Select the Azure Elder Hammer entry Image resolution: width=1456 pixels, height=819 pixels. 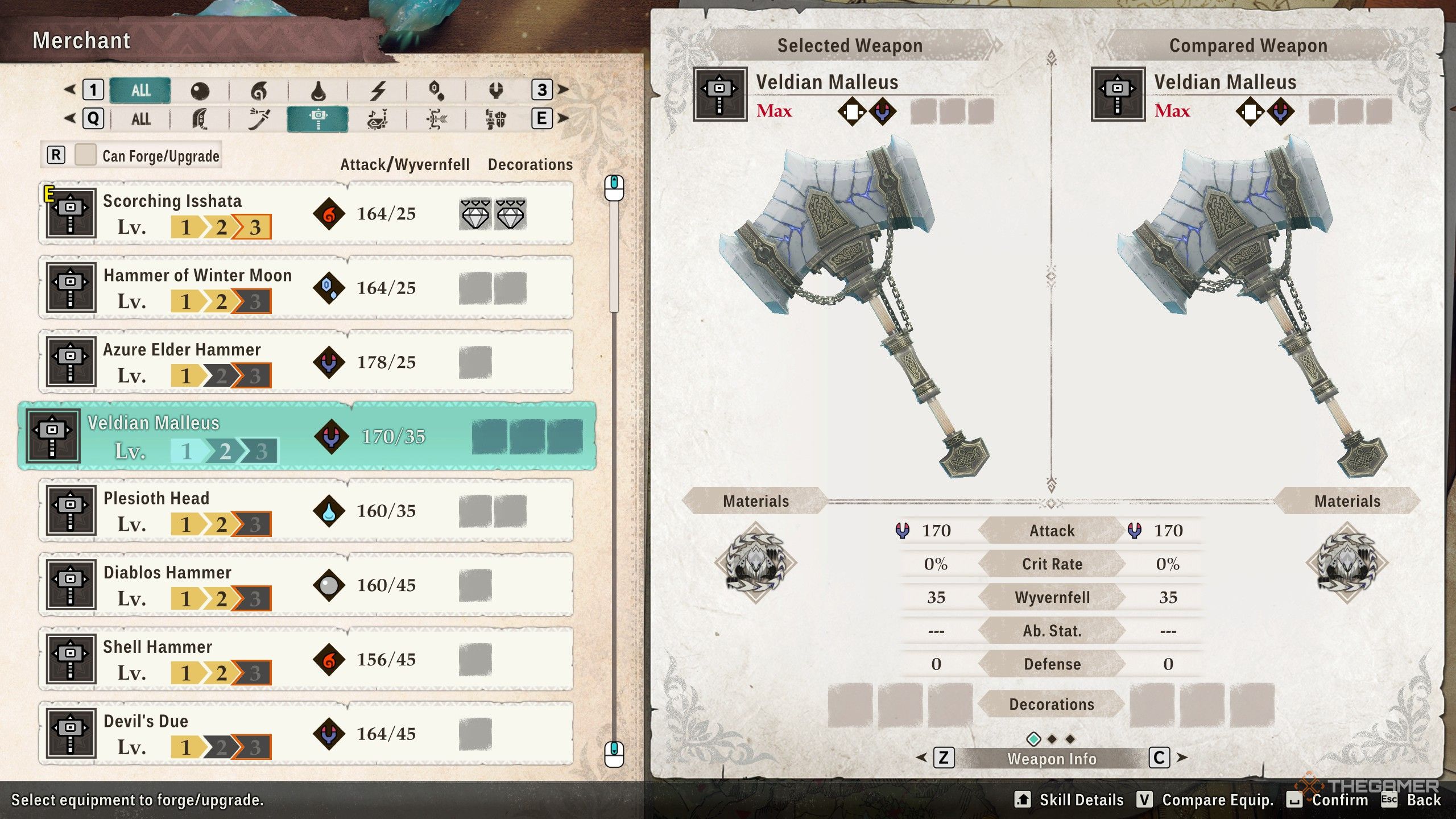[306, 362]
